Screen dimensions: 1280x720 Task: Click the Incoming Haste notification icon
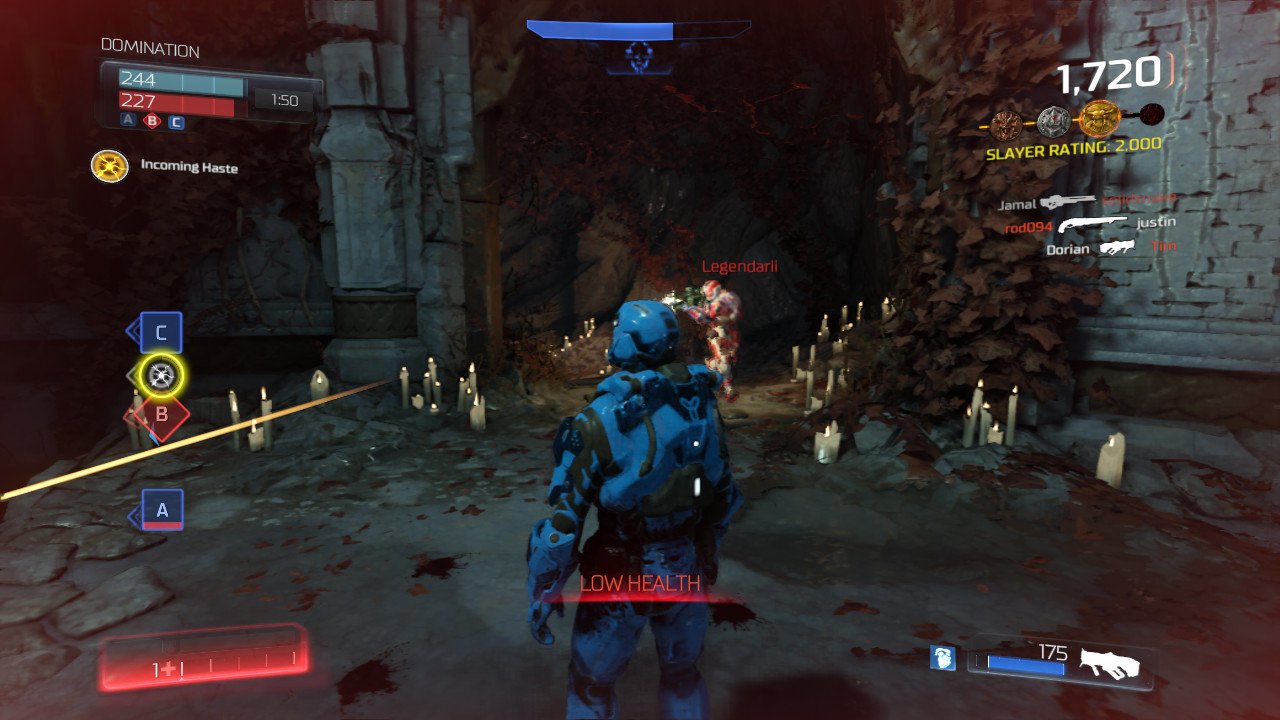pos(110,166)
